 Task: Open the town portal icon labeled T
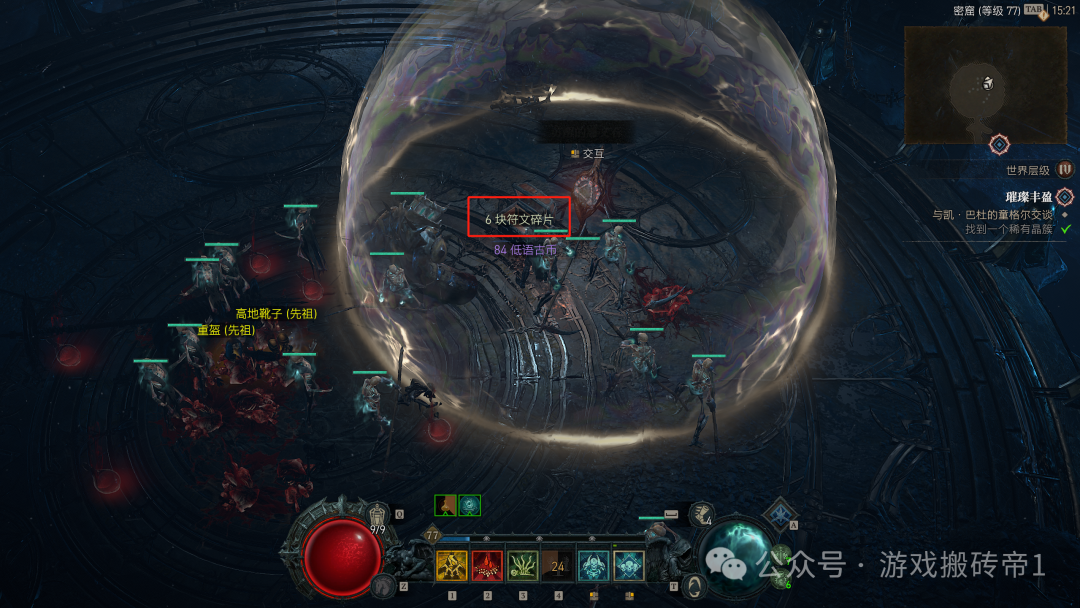click(692, 583)
